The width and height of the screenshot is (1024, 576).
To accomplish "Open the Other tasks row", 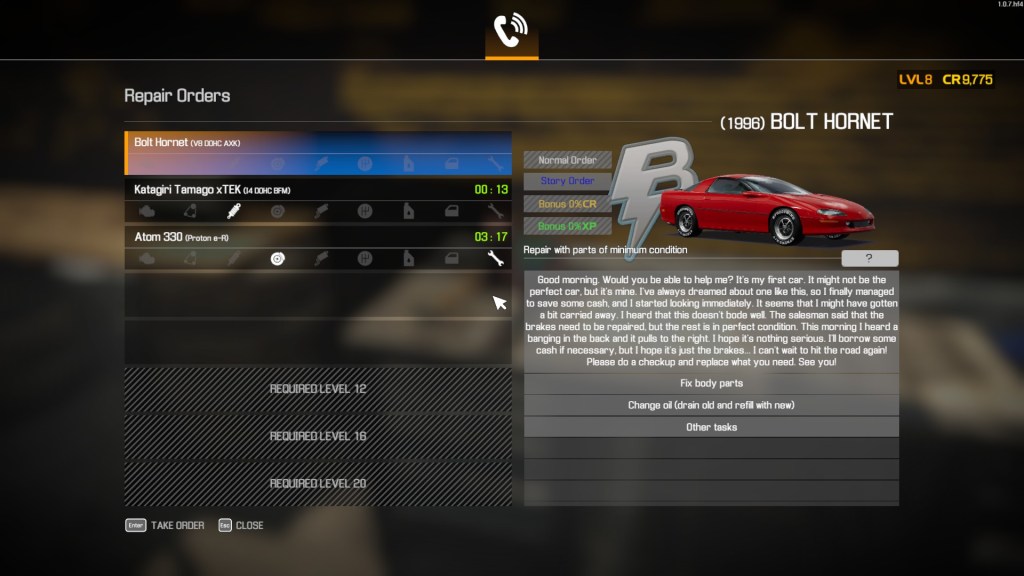I will pyautogui.click(x=711, y=427).
